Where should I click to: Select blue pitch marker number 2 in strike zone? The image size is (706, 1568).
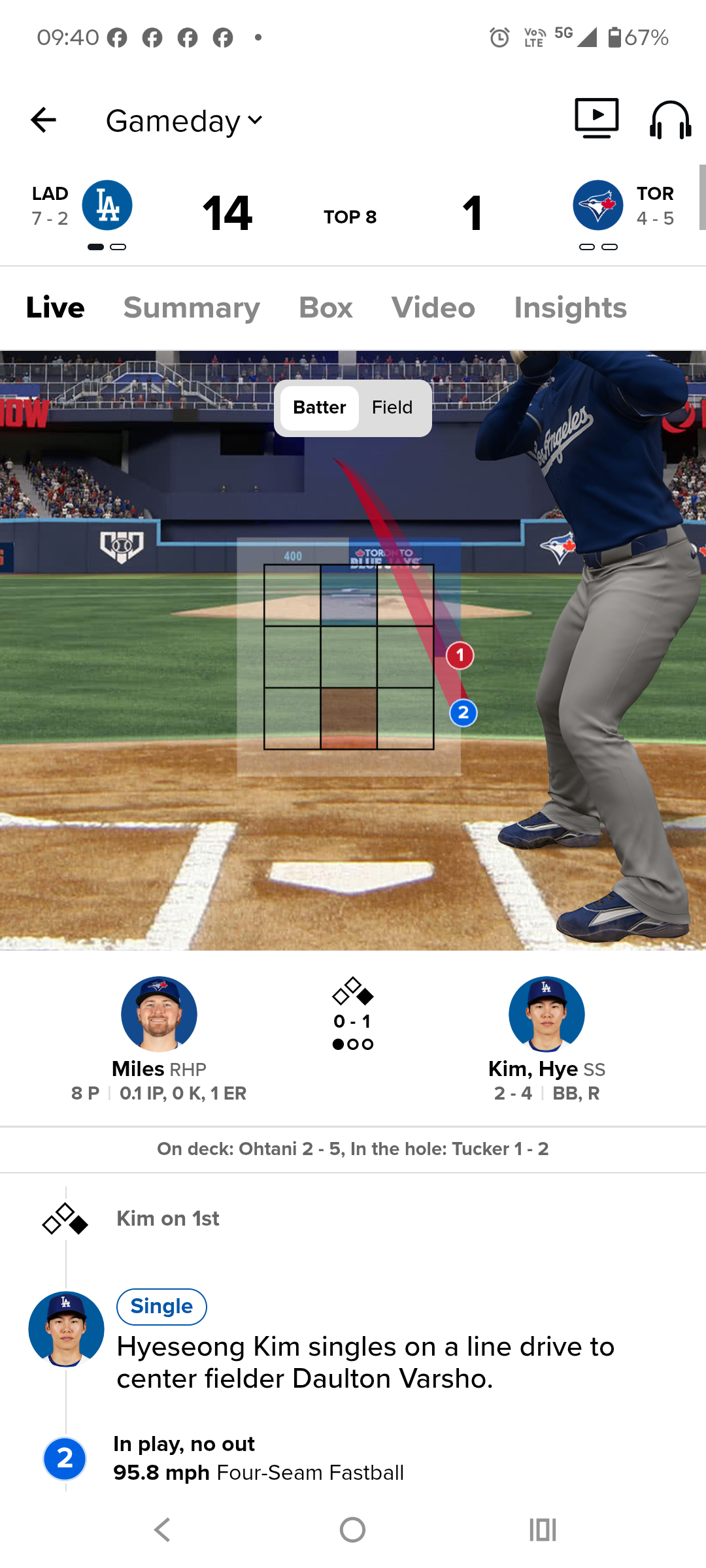[463, 713]
